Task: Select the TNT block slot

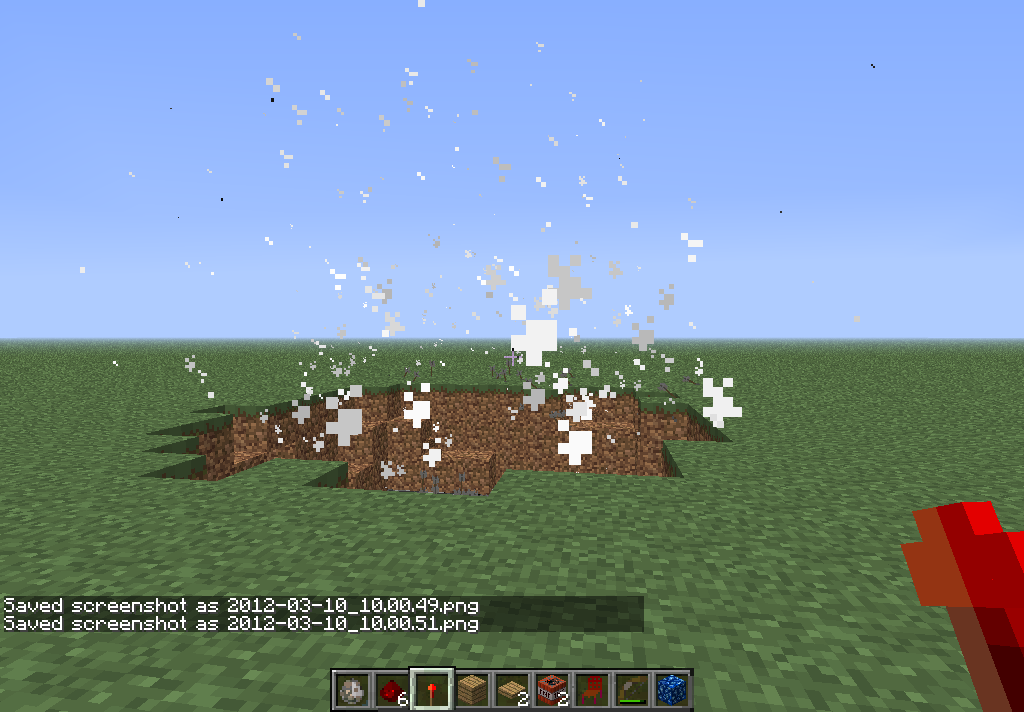Action: pyautogui.click(x=552, y=689)
